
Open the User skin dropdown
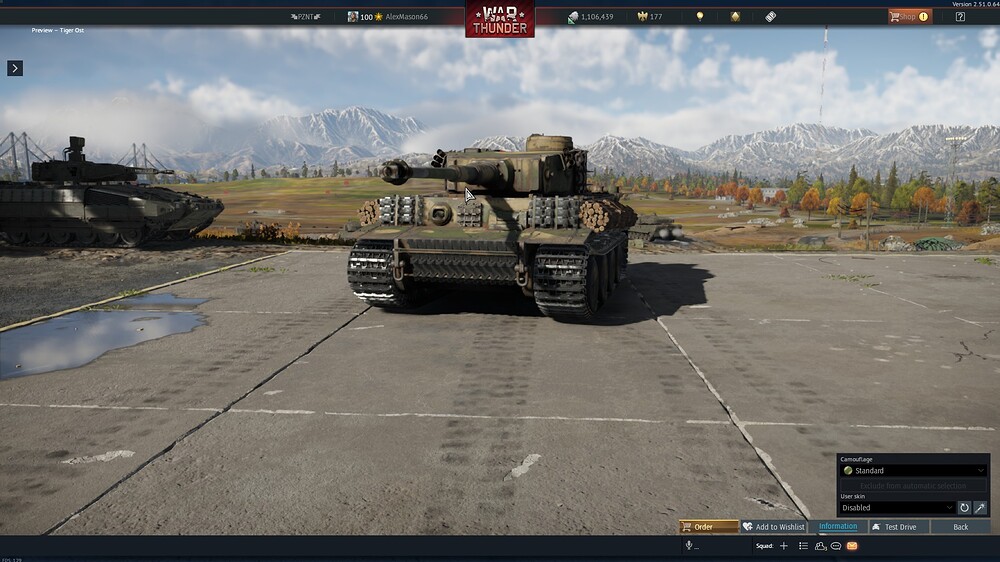[x=897, y=508]
